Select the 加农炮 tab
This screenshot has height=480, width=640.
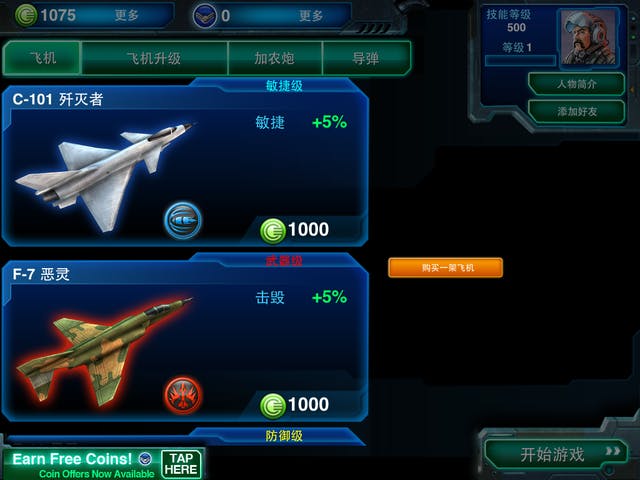[x=275, y=58]
